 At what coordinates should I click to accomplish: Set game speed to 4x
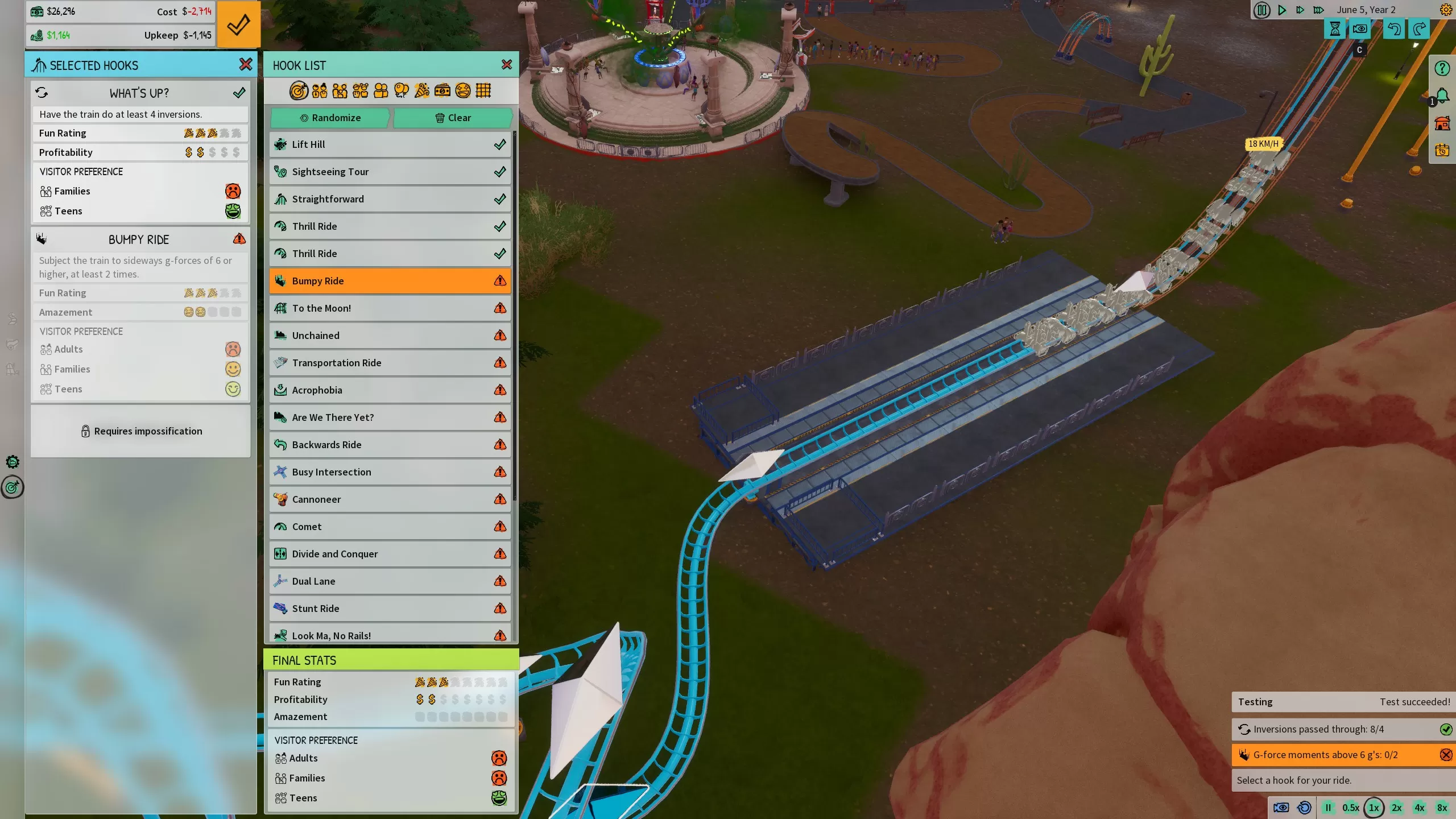1420,808
